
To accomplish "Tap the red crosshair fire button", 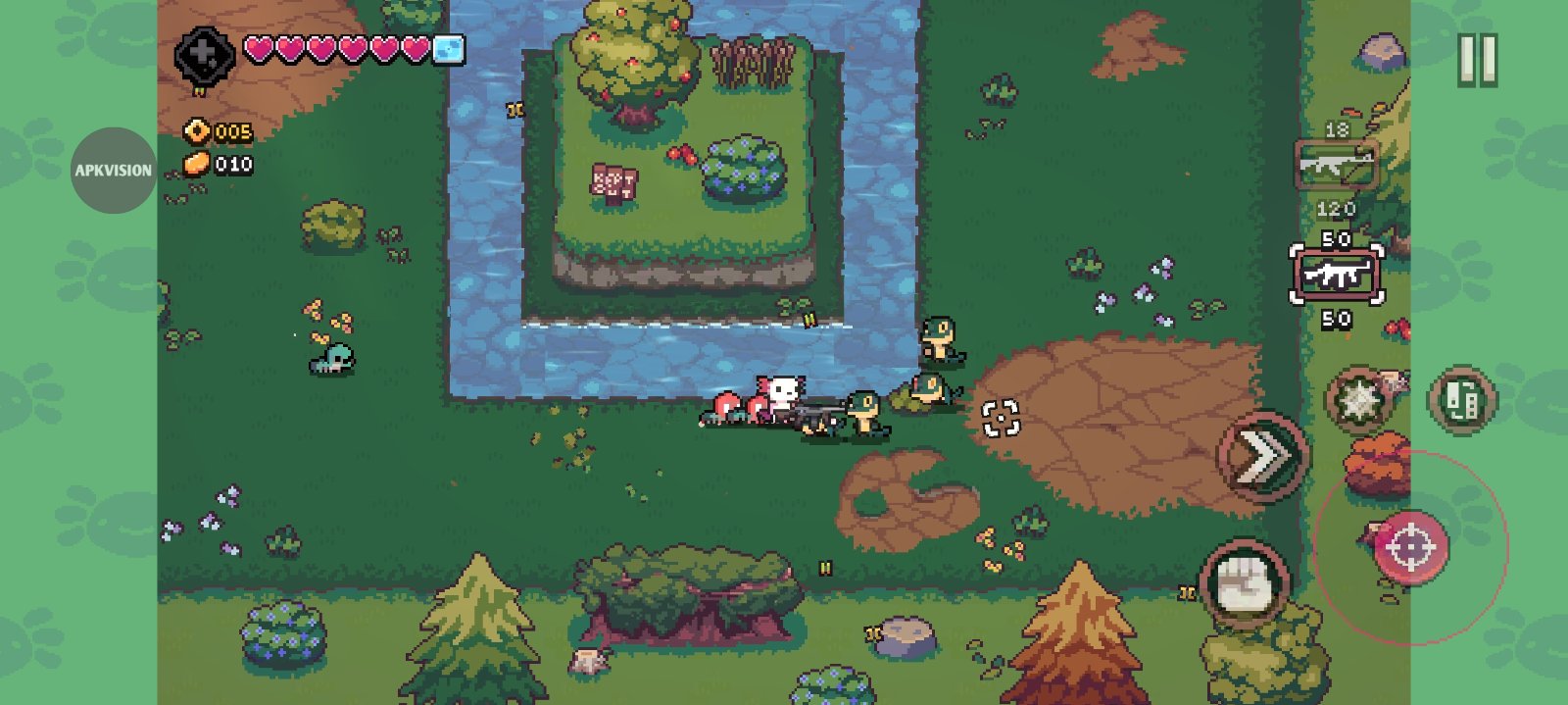I will tap(1410, 546).
